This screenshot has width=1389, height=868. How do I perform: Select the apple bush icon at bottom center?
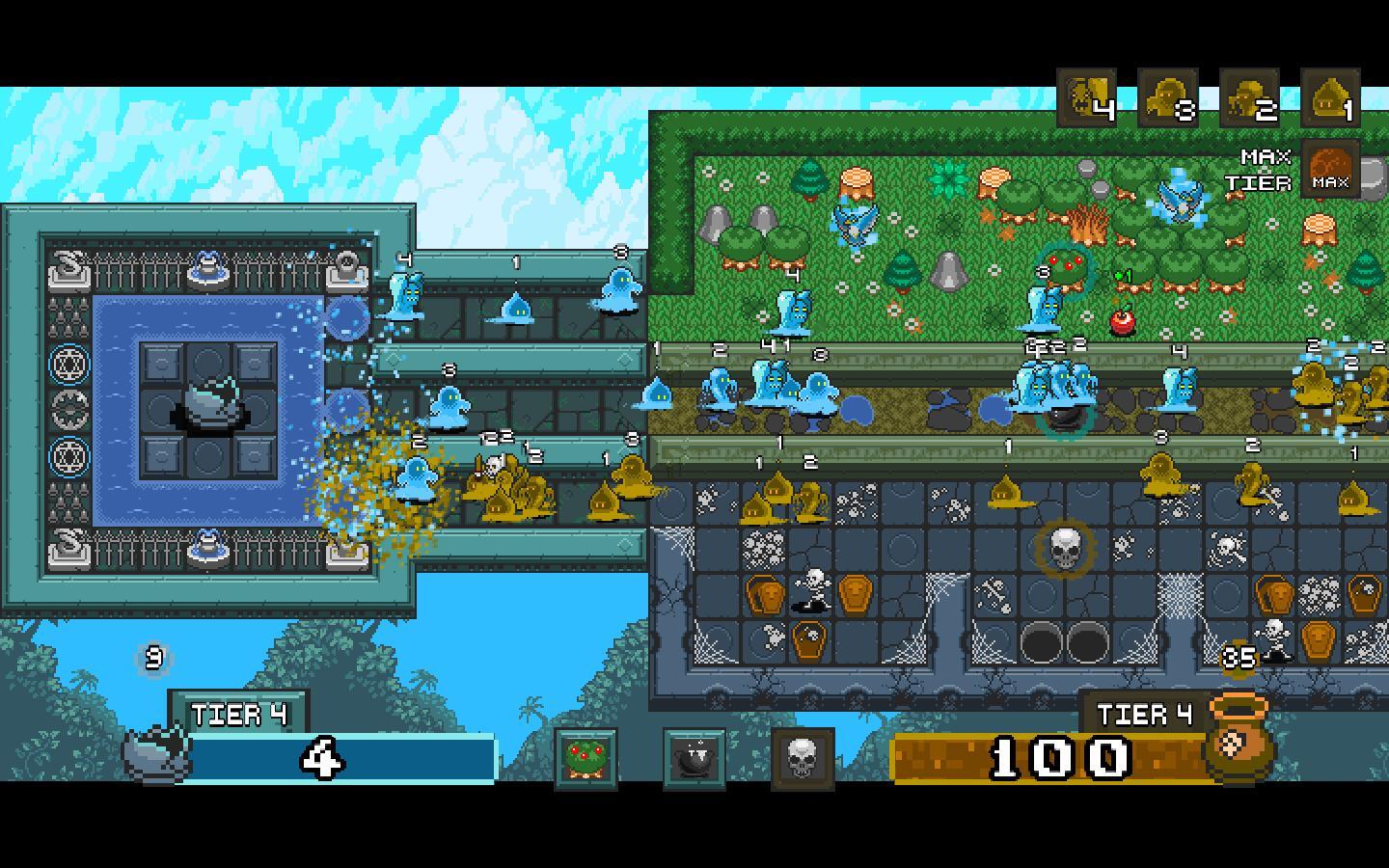588,759
